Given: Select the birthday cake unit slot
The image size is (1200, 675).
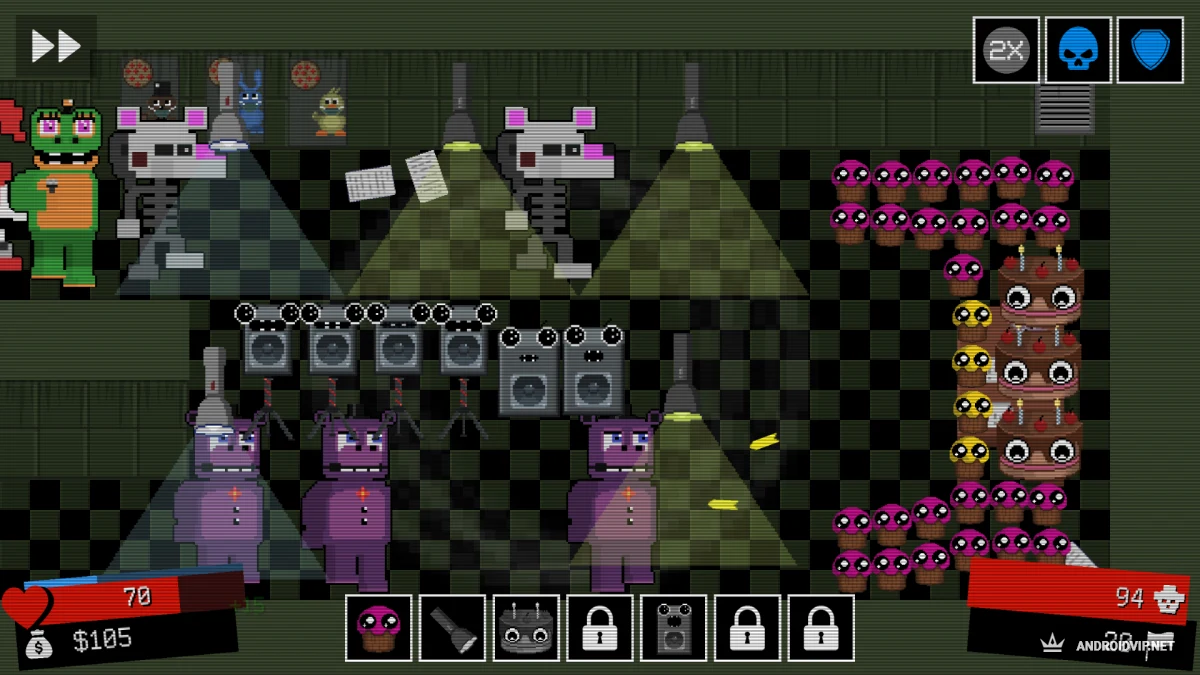Looking at the screenshot, I should (526, 628).
